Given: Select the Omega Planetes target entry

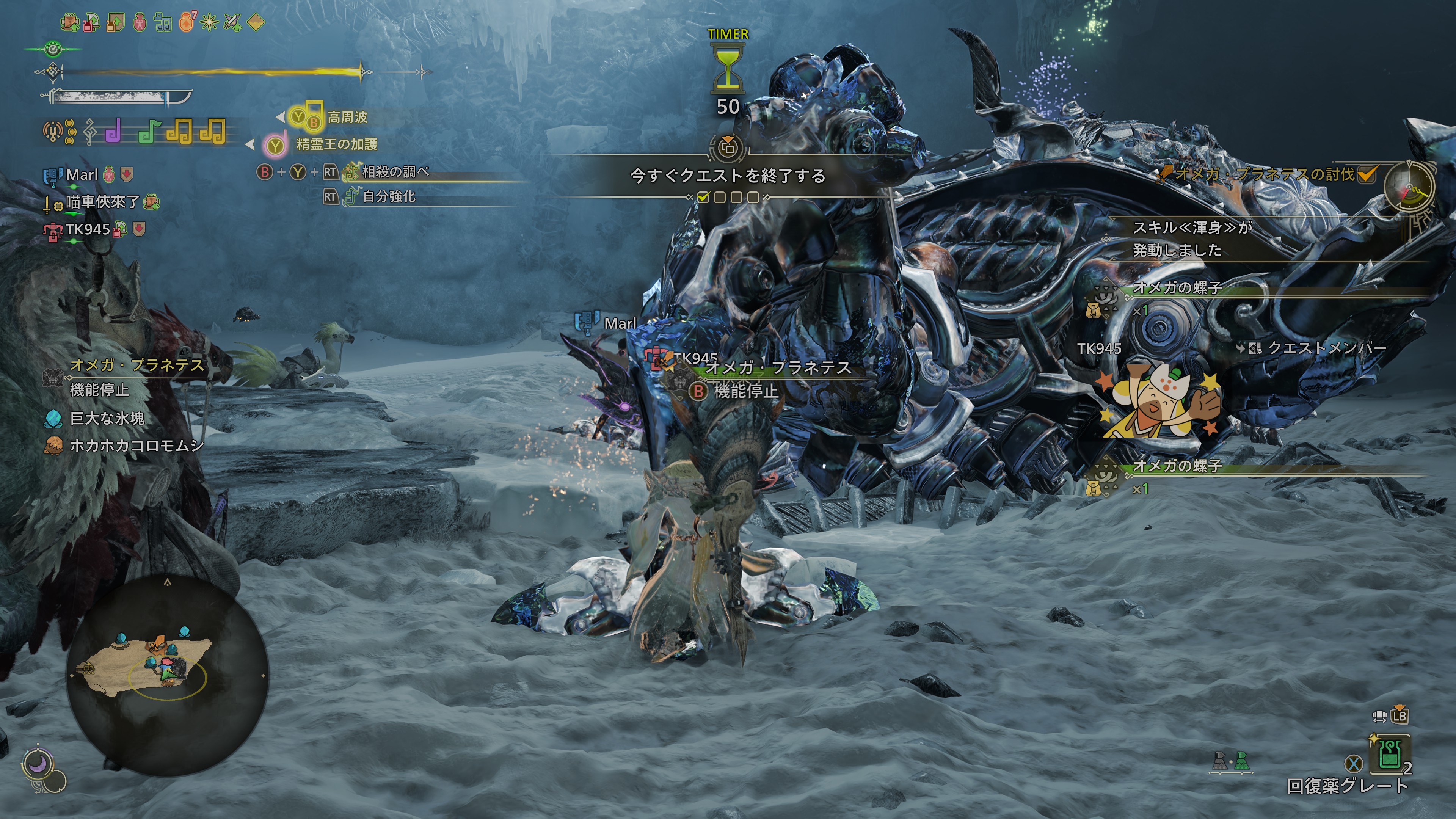Looking at the screenshot, I should 136,366.
